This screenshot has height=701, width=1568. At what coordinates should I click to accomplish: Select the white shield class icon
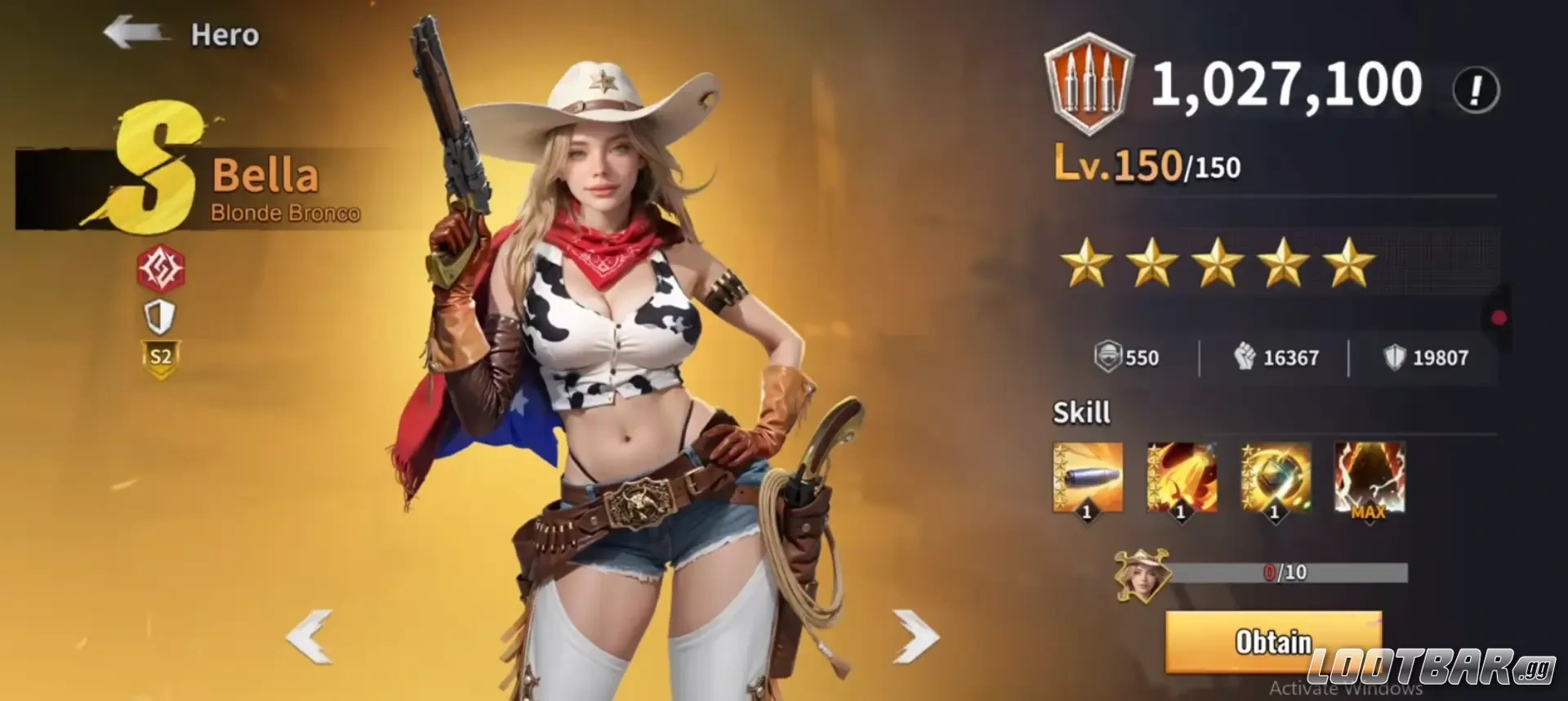pyautogui.click(x=160, y=317)
